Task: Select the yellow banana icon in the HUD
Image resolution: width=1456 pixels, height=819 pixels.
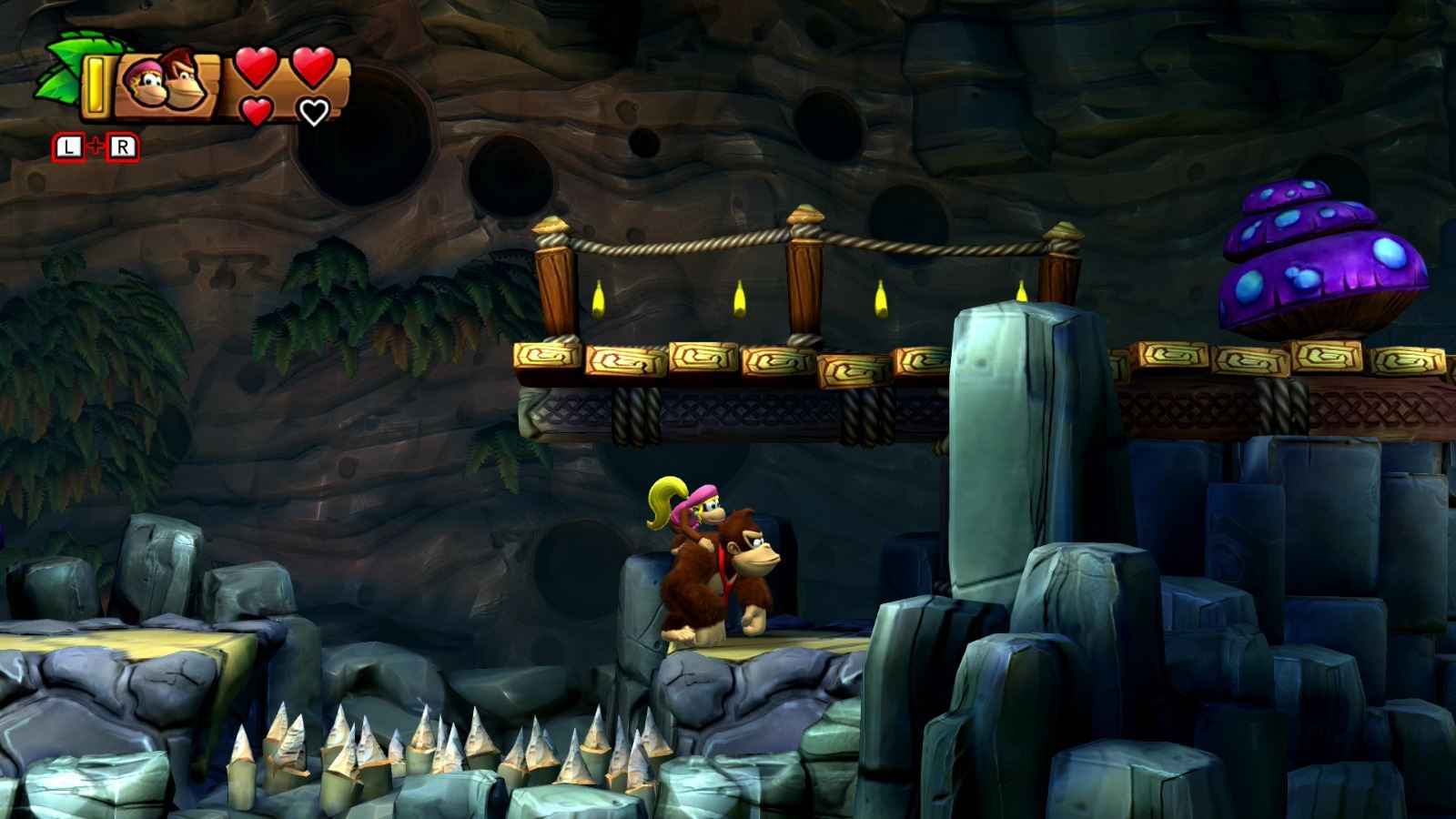Action: 95,85
